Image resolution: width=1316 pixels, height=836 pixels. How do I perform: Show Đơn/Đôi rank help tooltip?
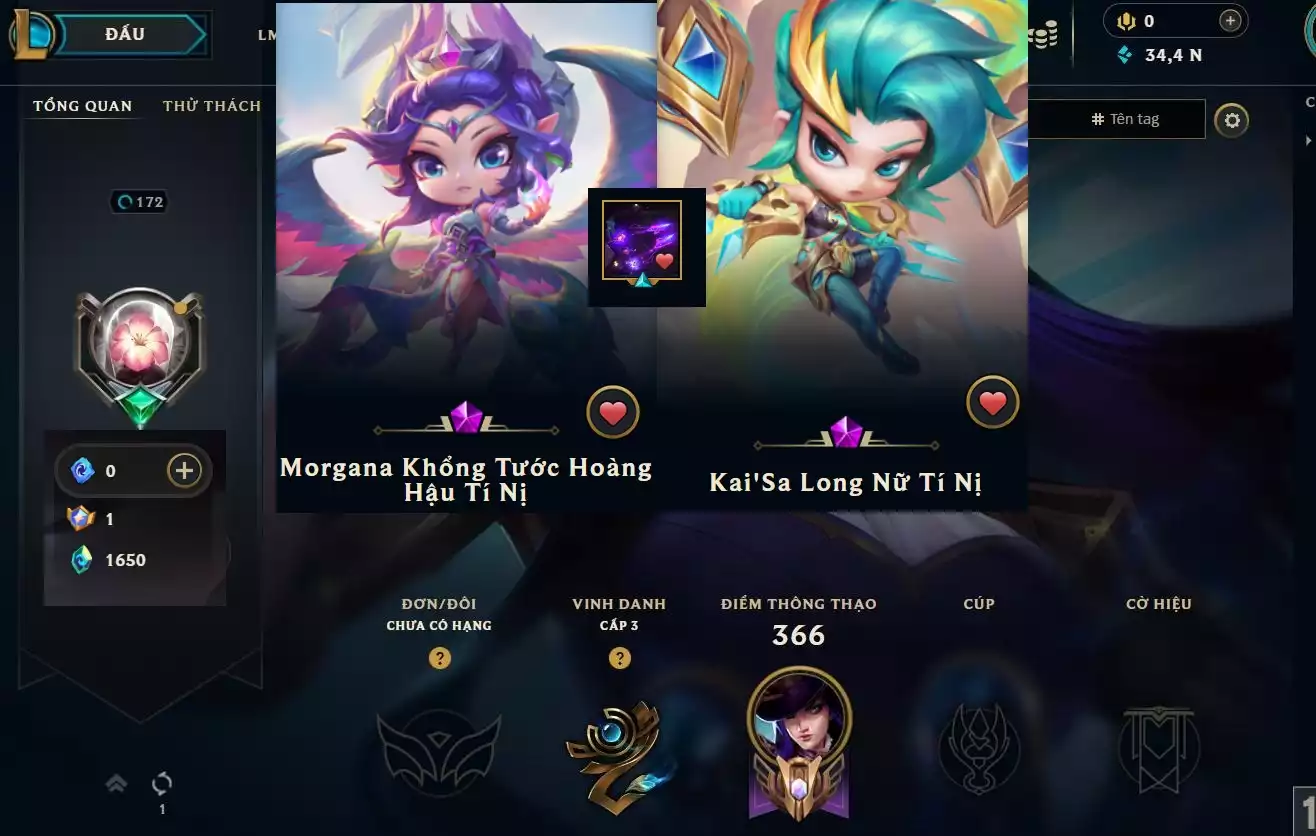(439, 658)
